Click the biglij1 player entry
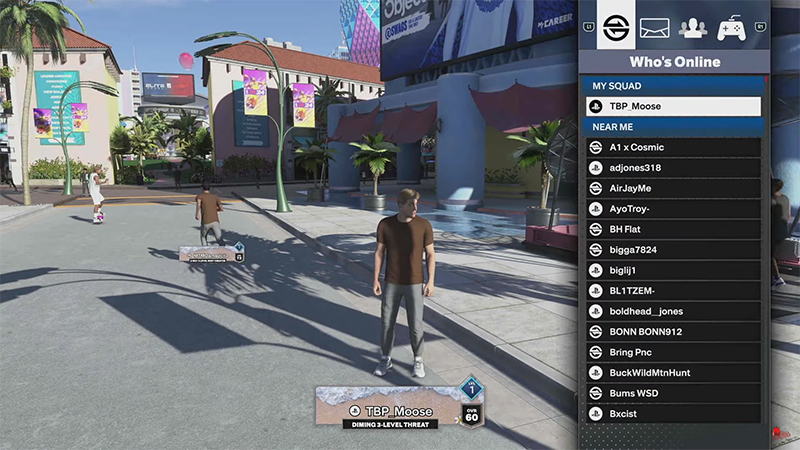This screenshot has width=800, height=450. tap(673, 270)
